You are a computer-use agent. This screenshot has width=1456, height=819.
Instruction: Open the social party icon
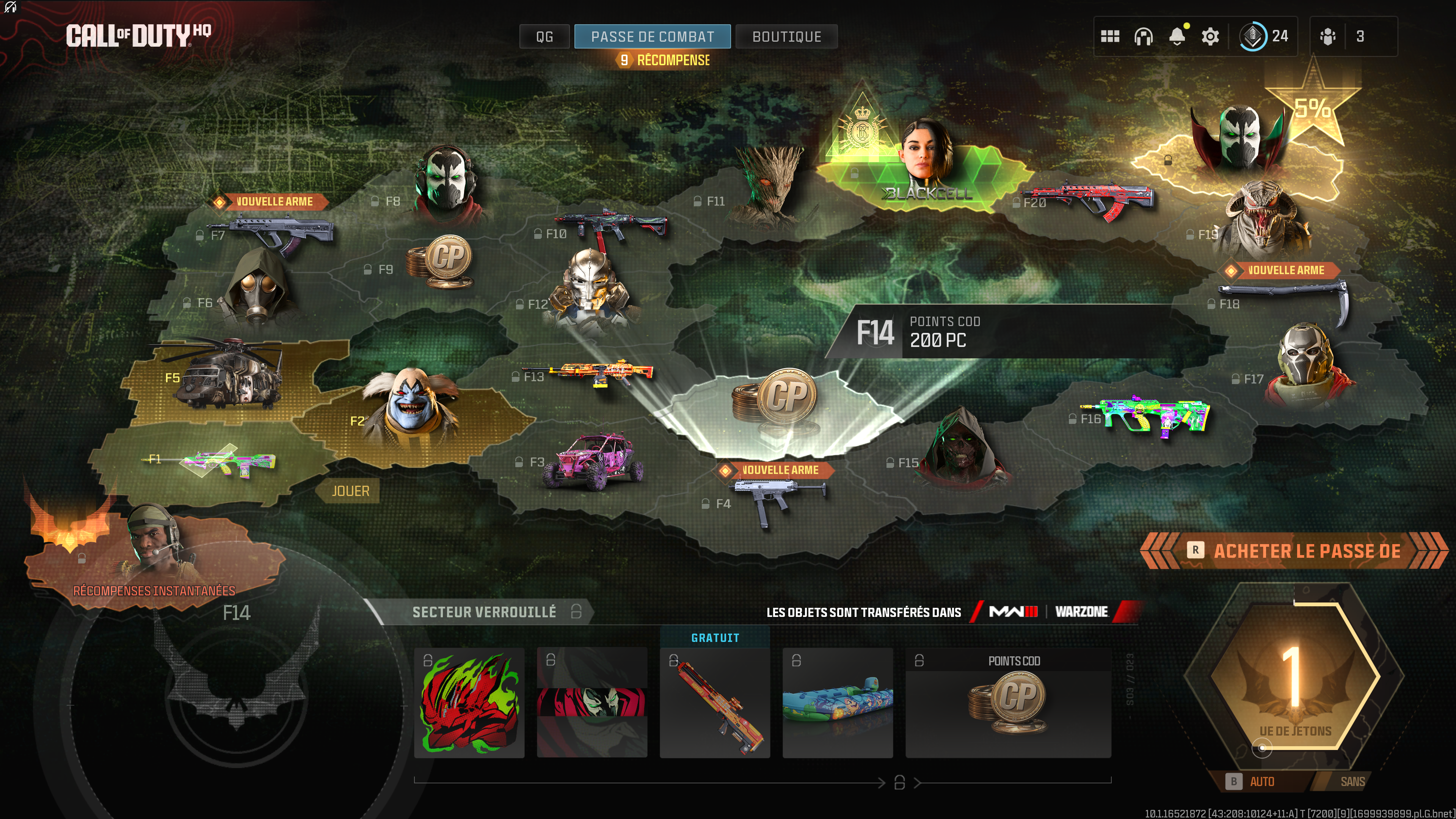coord(1328,37)
